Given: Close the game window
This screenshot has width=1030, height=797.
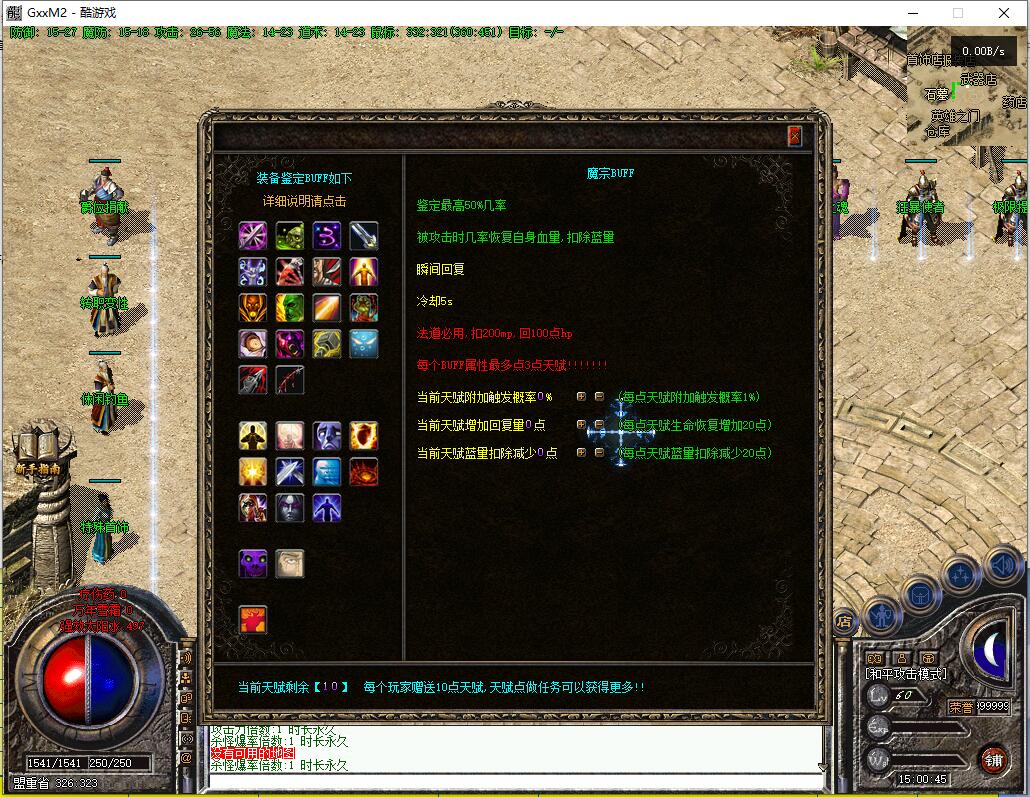Looking at the screenshot, I should 1005,13.
